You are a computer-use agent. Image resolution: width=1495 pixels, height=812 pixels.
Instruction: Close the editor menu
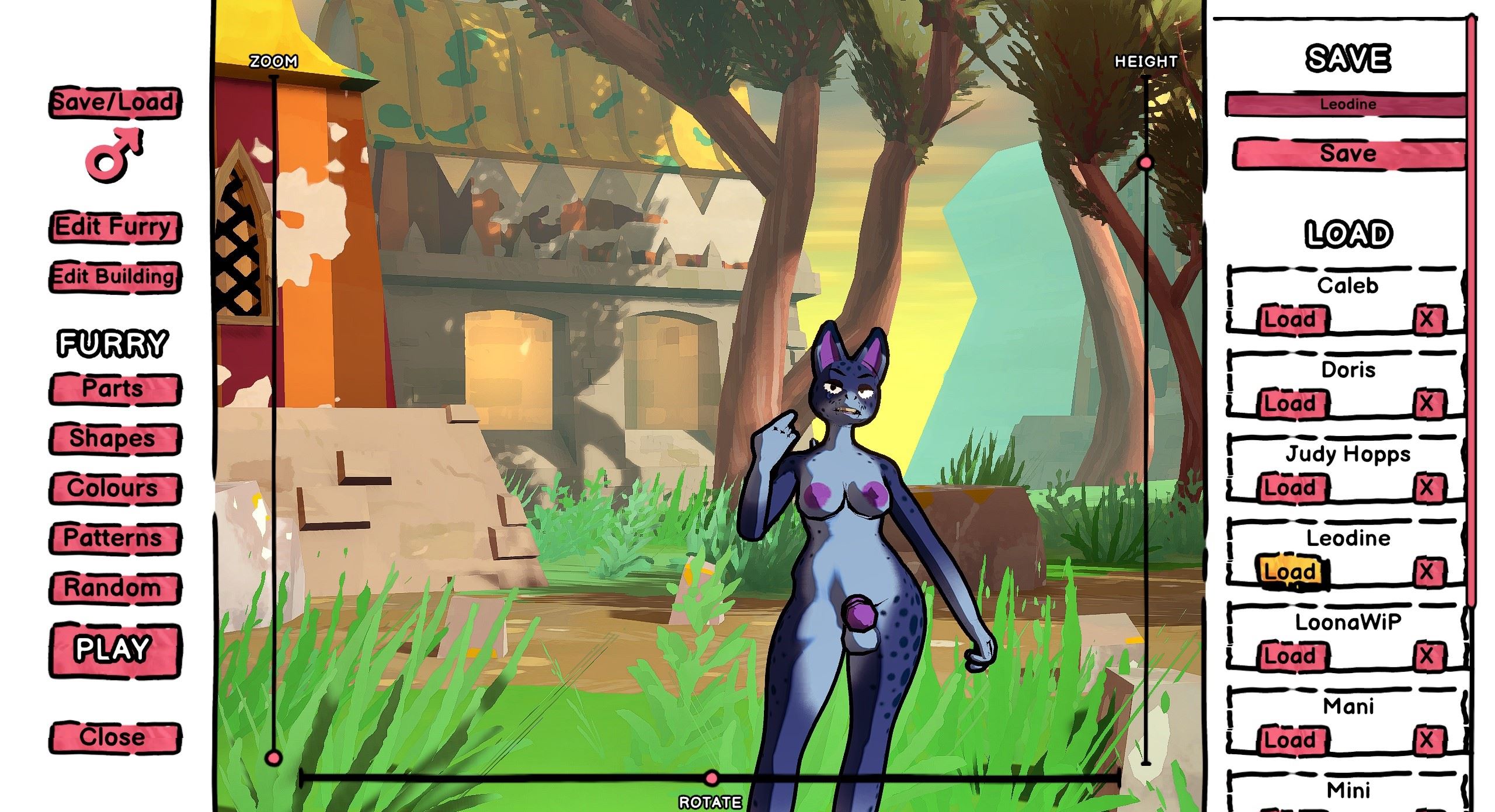click(114, 737)
